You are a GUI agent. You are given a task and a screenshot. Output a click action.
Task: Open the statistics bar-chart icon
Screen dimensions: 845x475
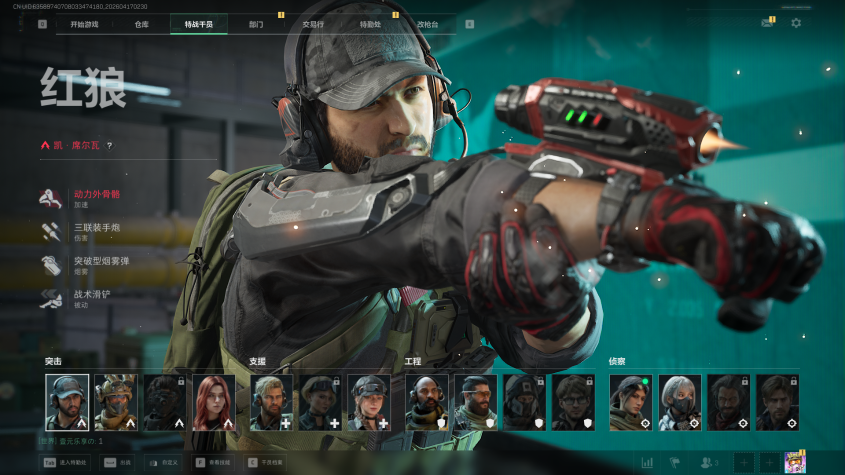[x=647, y=462]
